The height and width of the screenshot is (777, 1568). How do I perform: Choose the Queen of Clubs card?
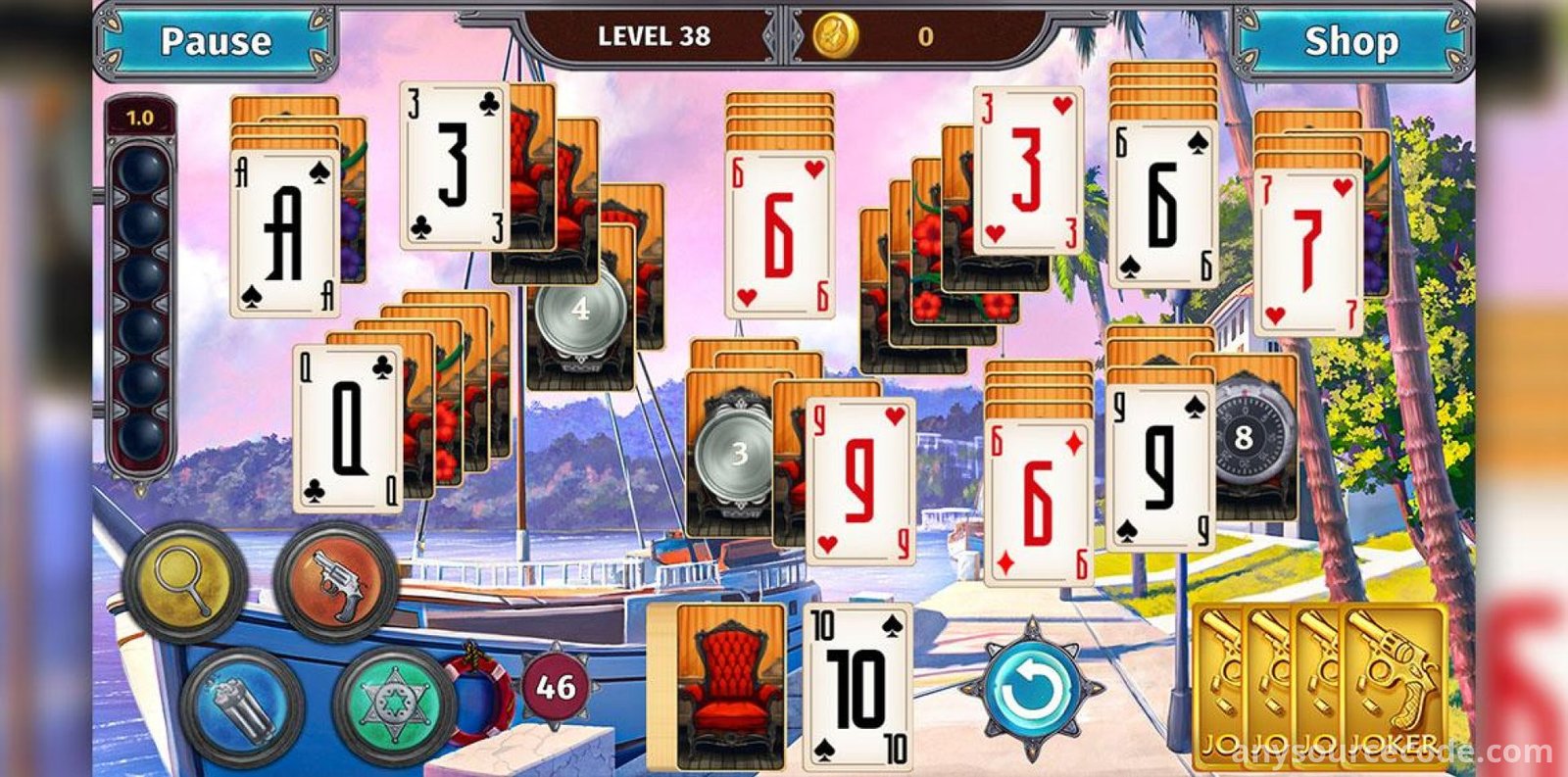pyautogui.click(x=348, y=429)
